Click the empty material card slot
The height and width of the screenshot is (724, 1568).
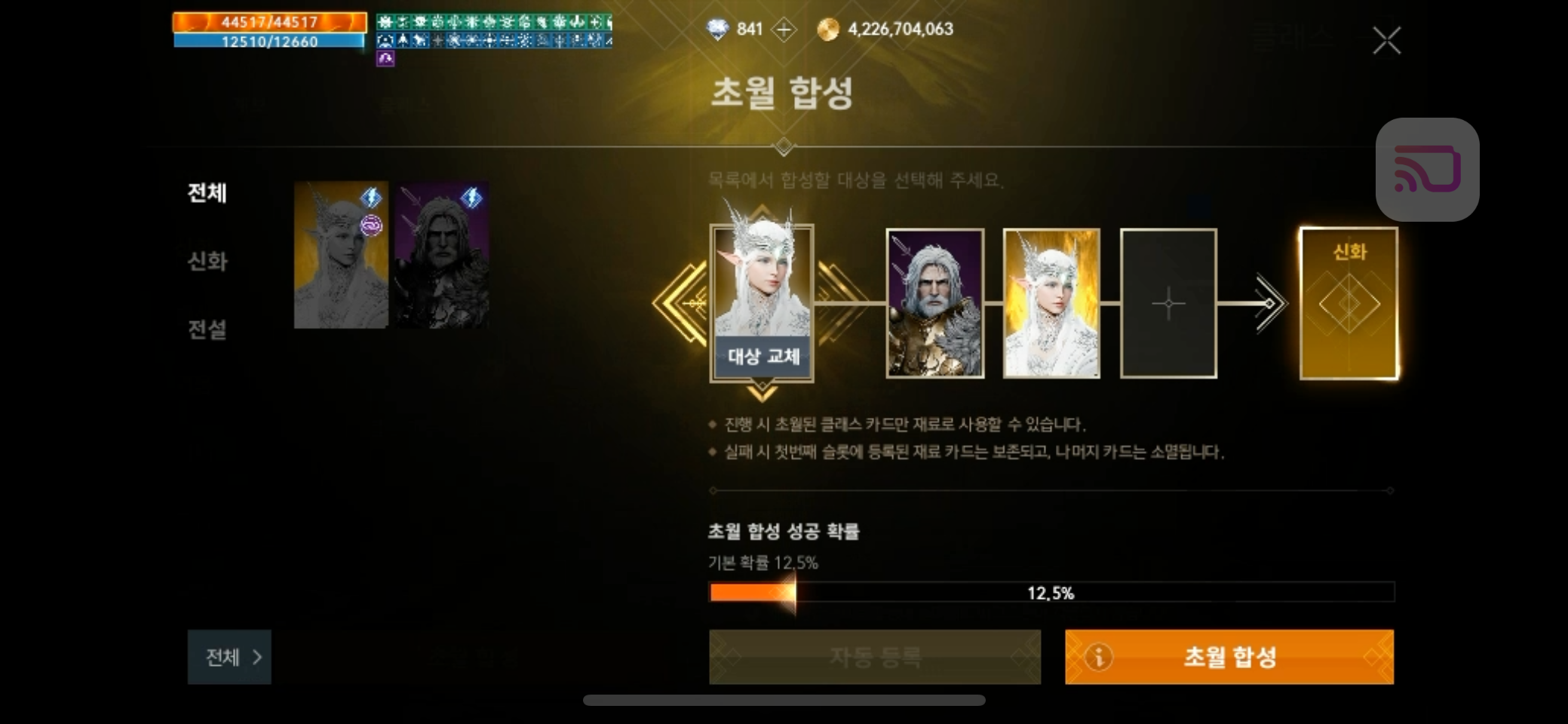(1168, 303)
